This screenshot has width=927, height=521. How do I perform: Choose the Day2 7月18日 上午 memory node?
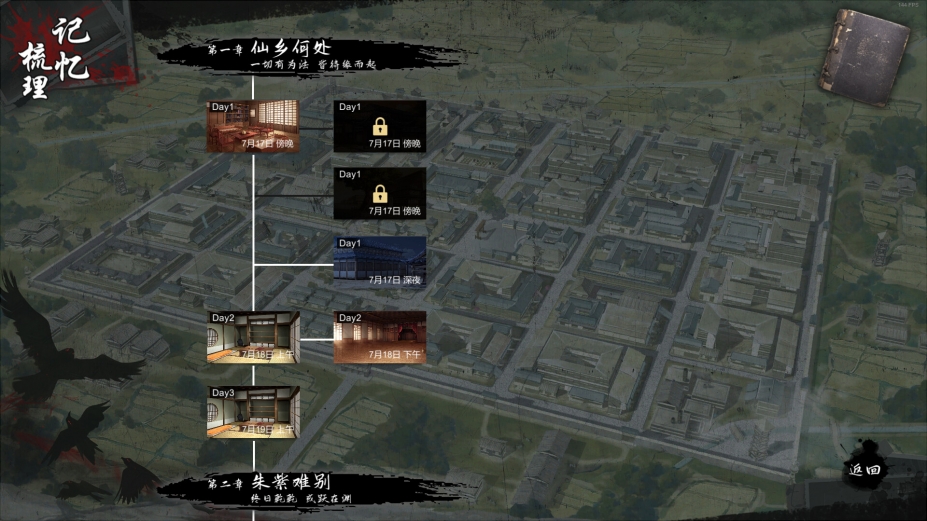254,337
